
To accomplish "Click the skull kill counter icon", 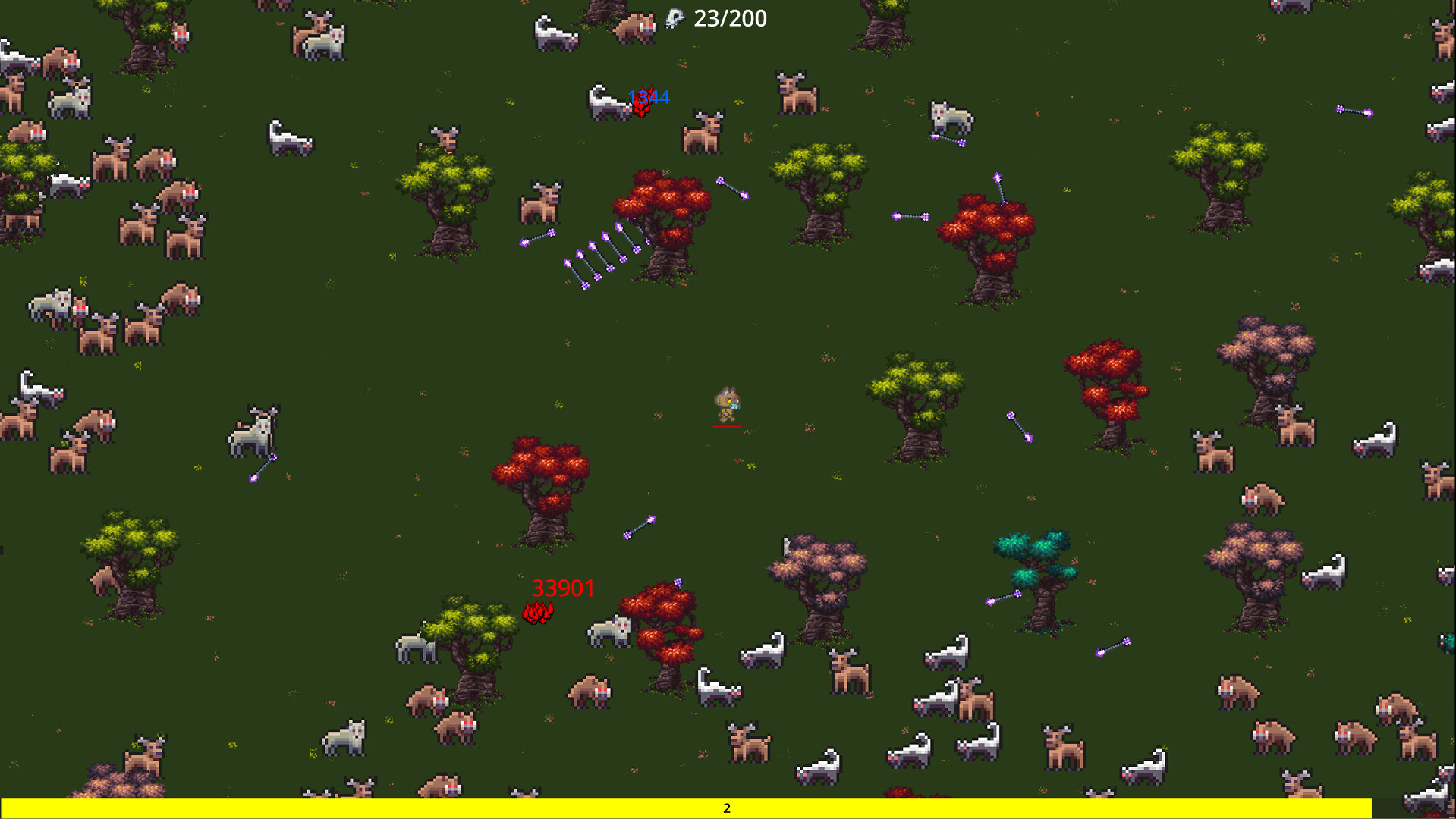I will (676, 17).
